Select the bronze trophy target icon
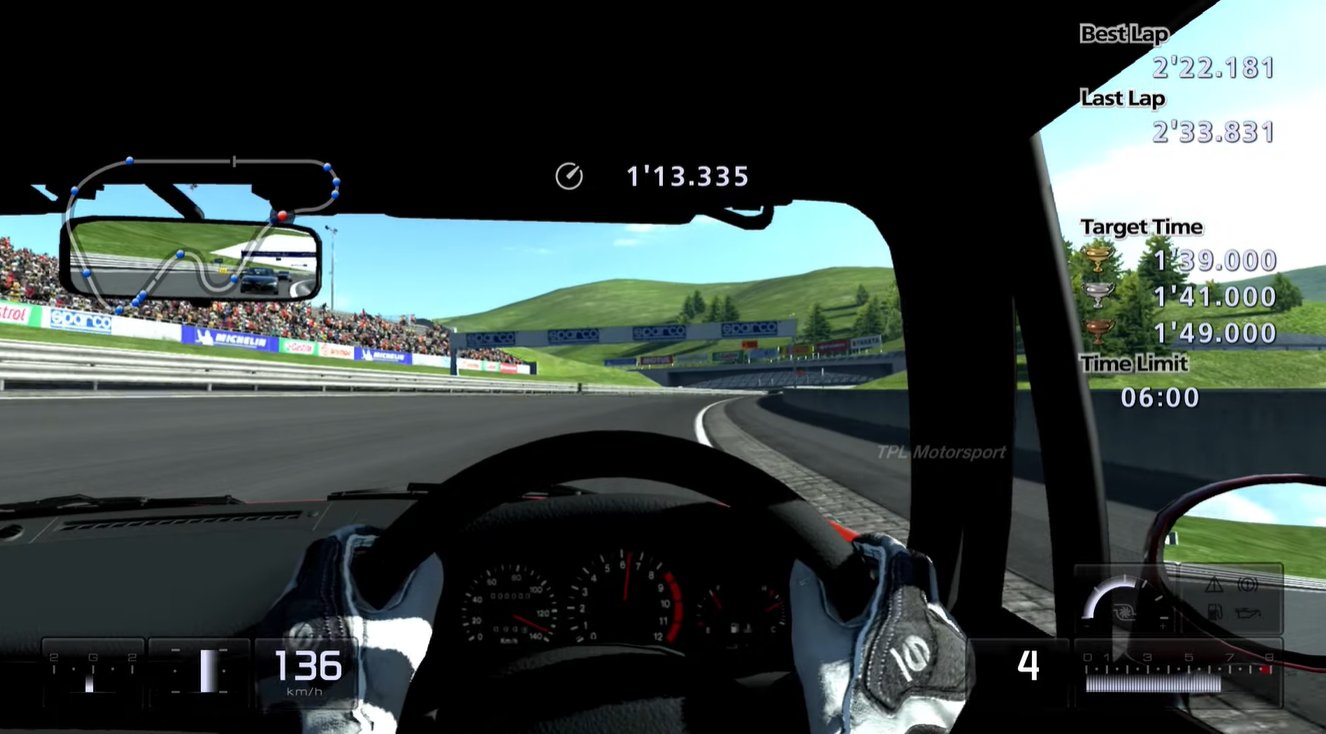 (x=1099, y=332)
